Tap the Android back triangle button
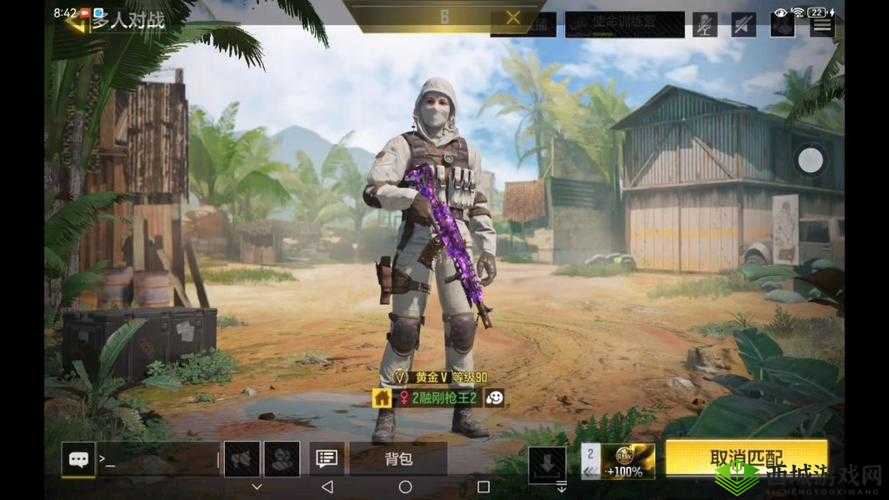This screenshot has width=889, height=500. (x=327, y=487)
